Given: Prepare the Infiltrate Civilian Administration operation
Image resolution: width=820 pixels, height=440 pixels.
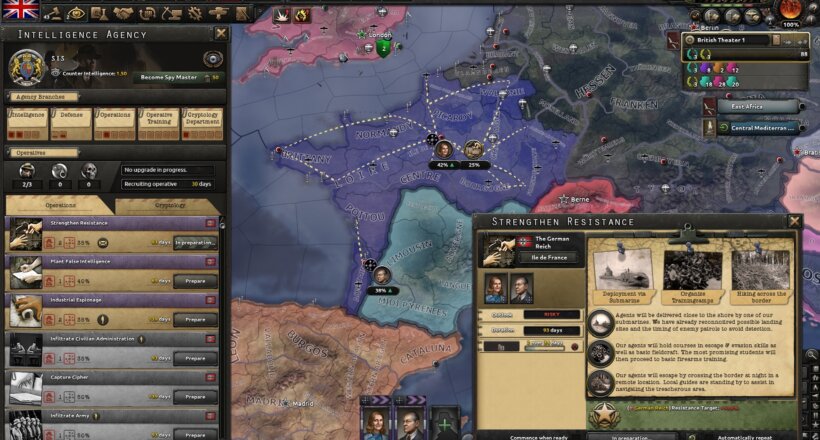Looking at the screenshot, I should click(195, 358).
